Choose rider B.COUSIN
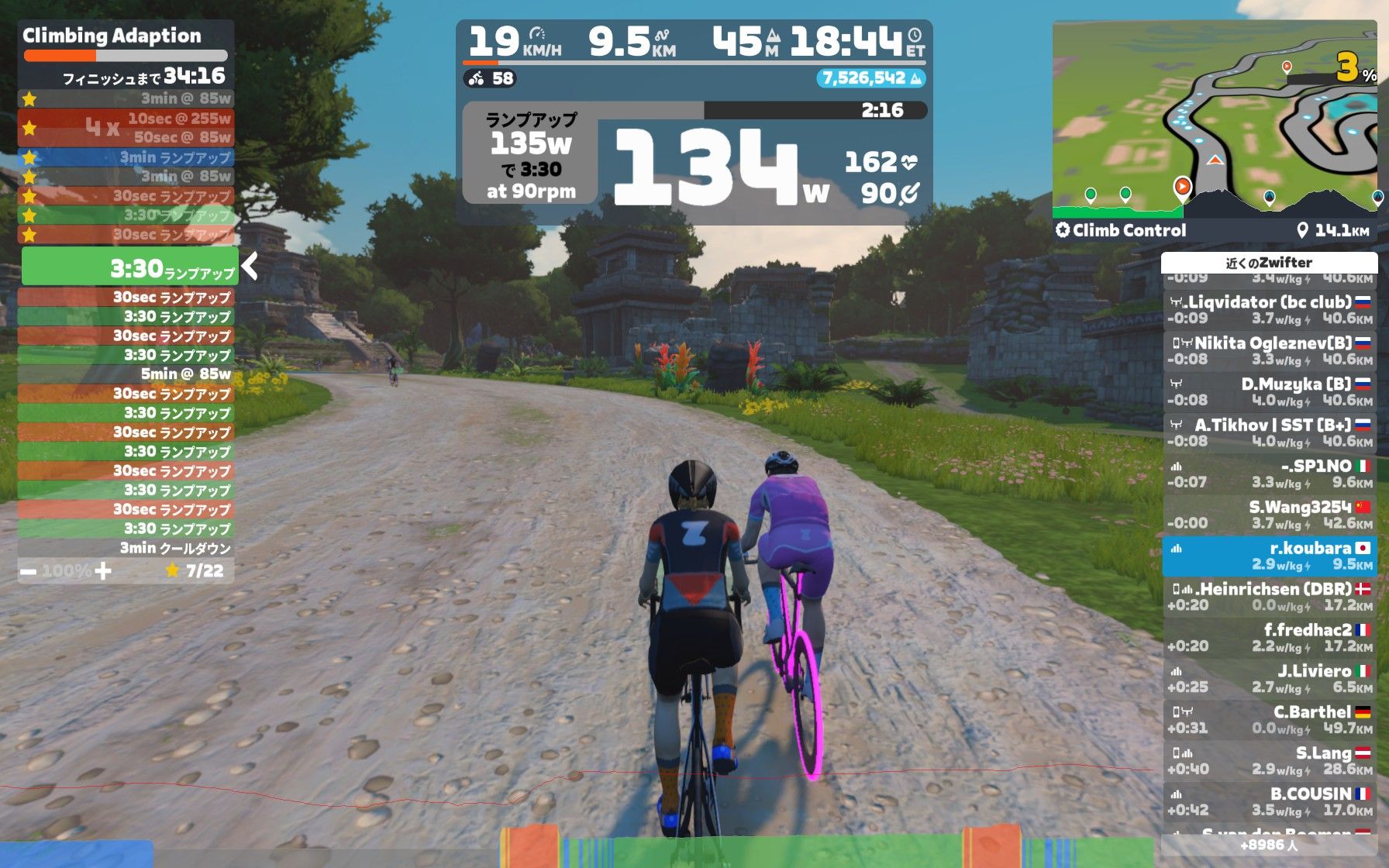Viewport: 1389px width, 868px height. tap(1269, 802)
